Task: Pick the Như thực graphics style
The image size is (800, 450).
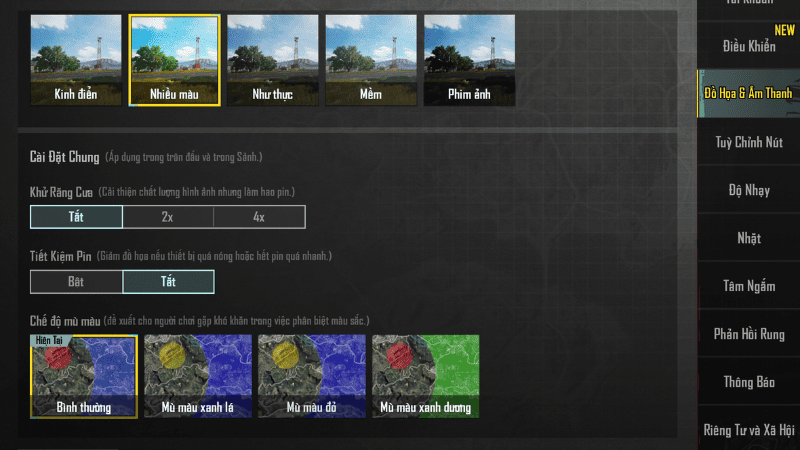Action: point(272,60)
